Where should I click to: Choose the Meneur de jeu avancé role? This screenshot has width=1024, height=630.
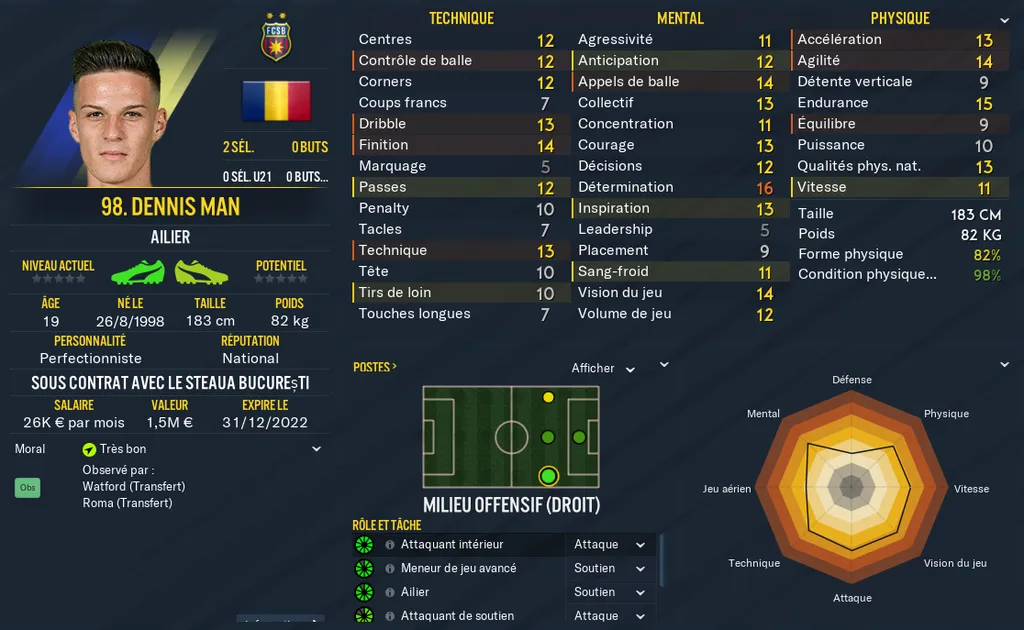coord(458,568)
